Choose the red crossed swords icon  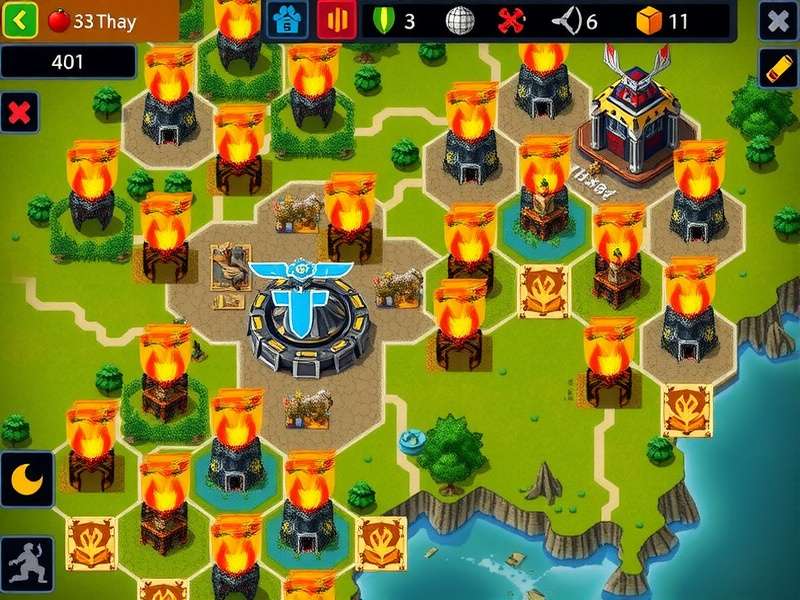(x=512, y=20)
